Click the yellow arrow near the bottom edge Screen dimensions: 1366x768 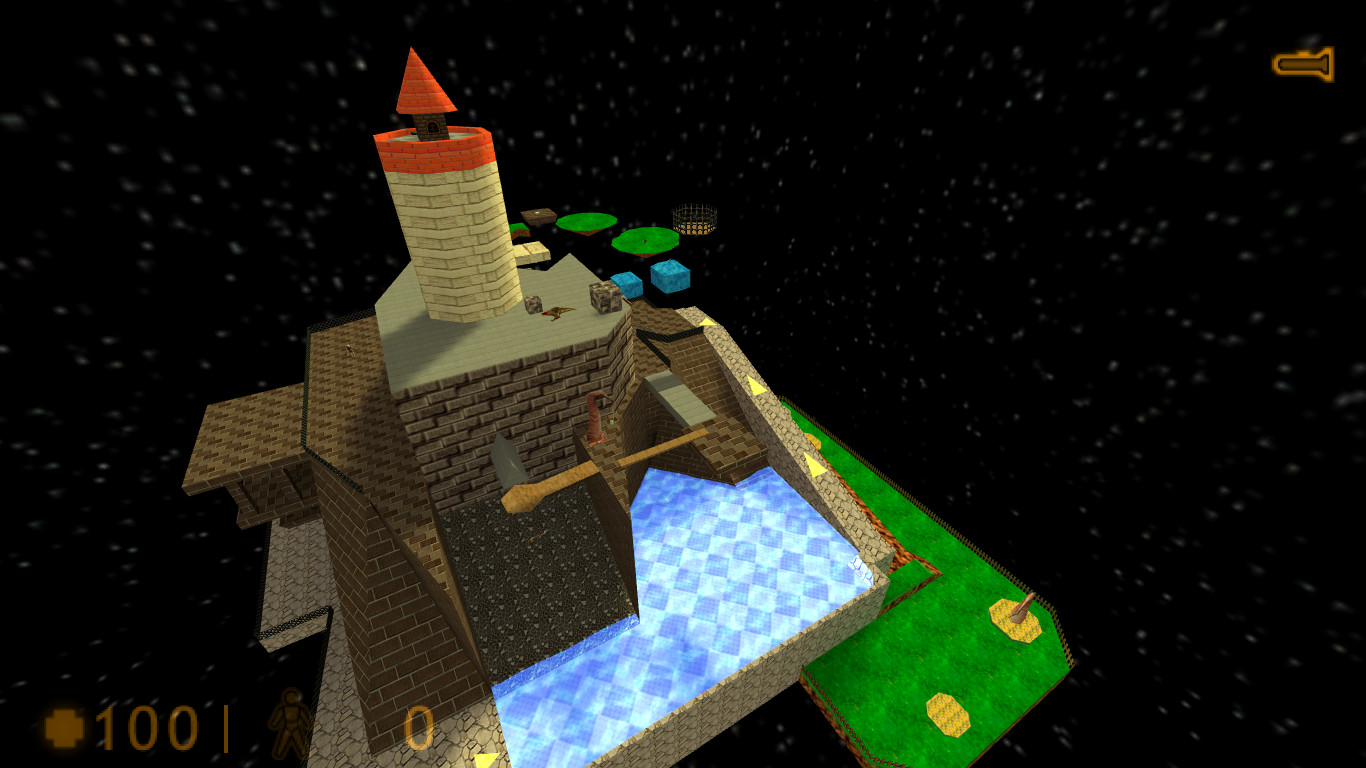pos(488,760)
